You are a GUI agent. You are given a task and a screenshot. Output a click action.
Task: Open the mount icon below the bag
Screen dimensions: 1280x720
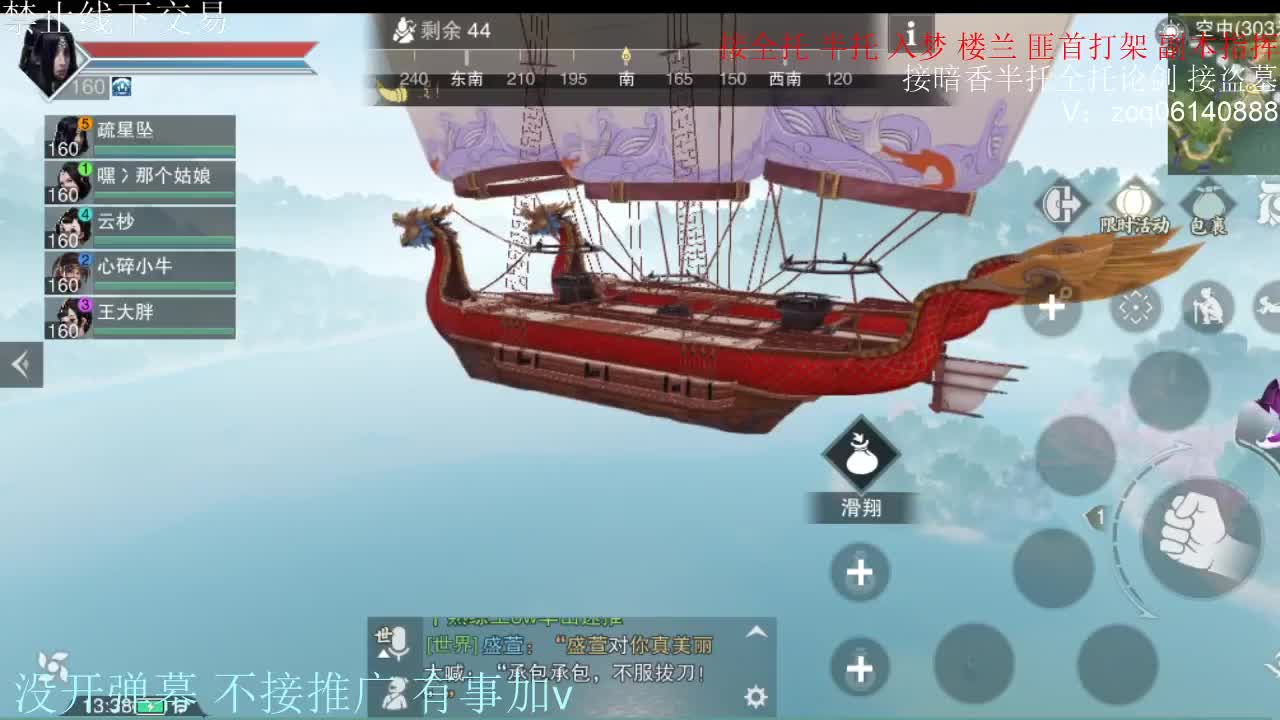pyautogui.click(x=1268, y=304)
